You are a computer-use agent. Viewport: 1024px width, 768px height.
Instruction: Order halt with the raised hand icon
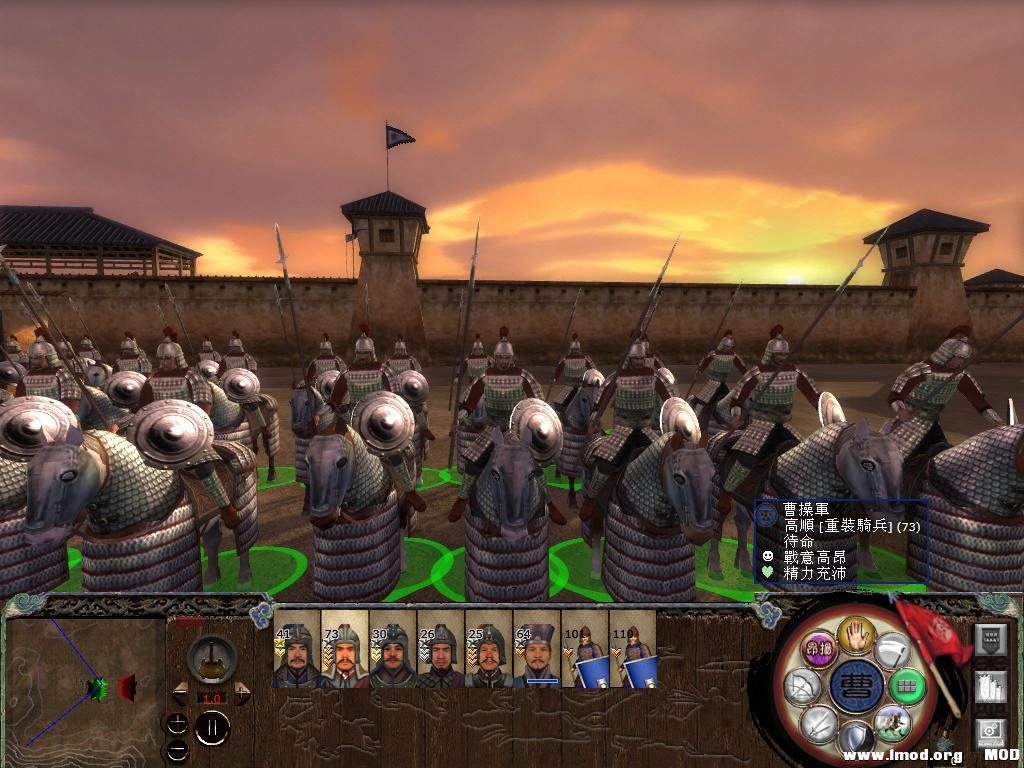click(857, 633)
